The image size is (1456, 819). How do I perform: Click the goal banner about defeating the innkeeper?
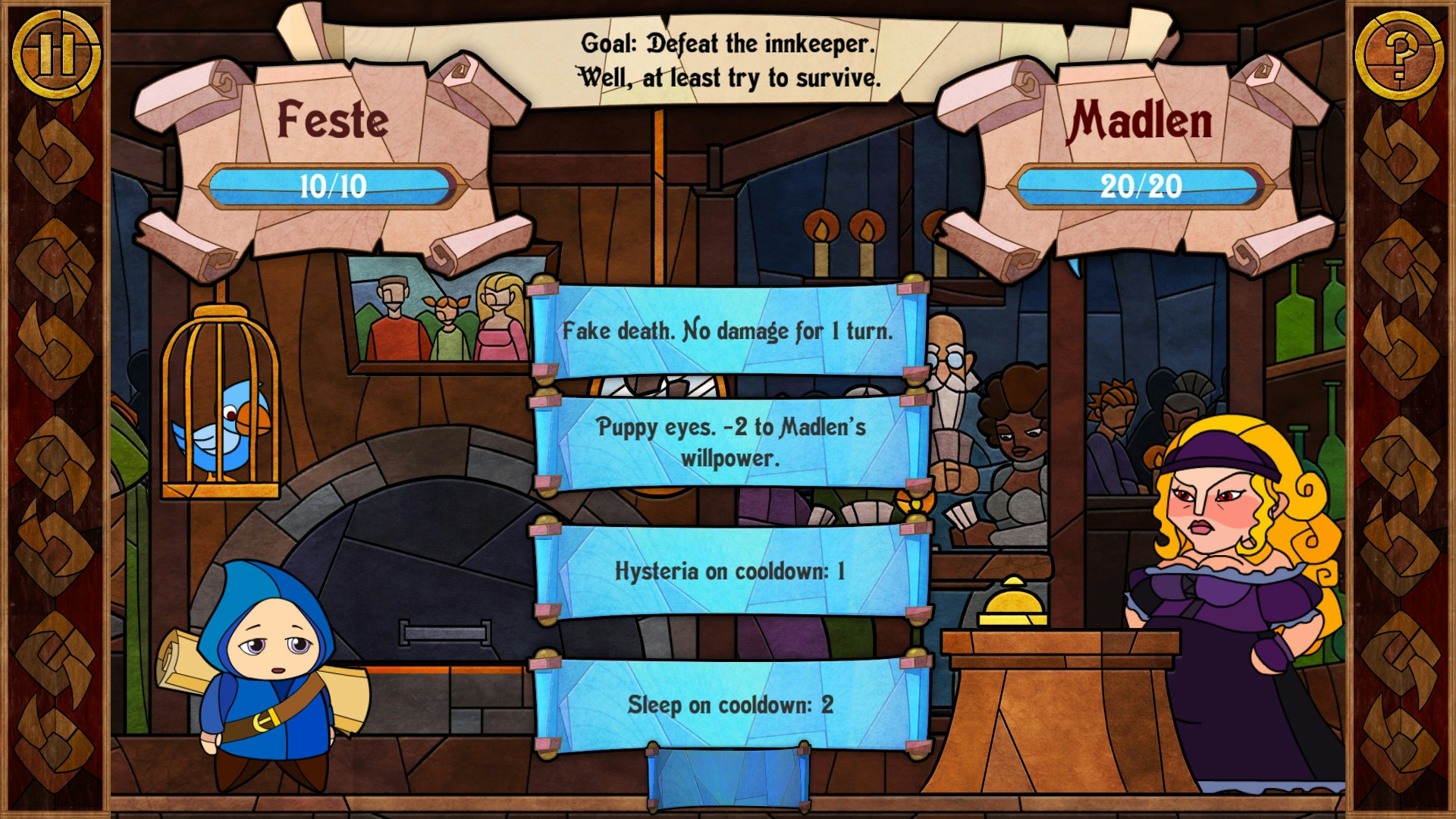(728, 61)
